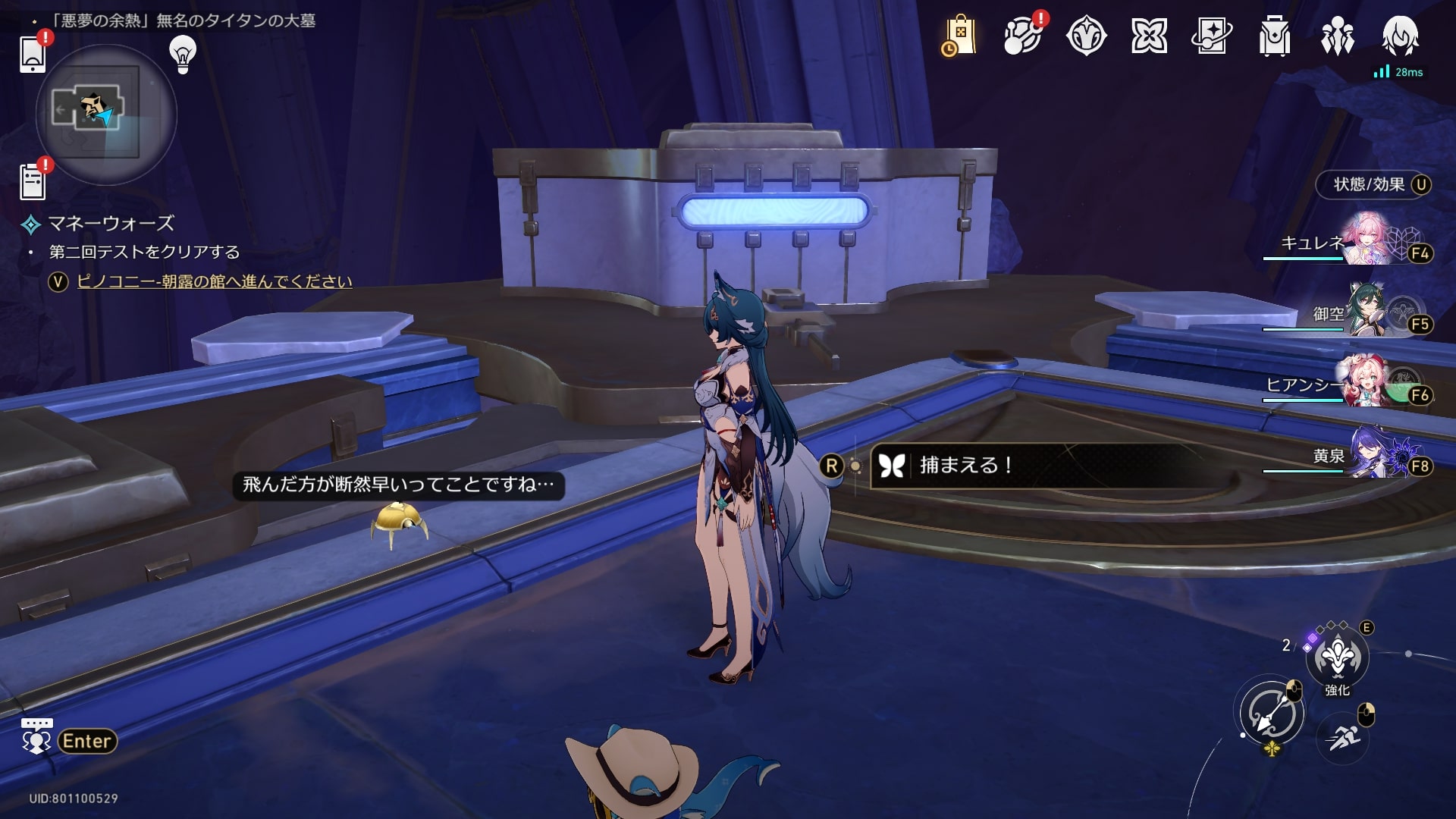Screen dimensions: 1456x819
Task: Open the mission log clipboard icon
Action: click(x=33, y=182)
